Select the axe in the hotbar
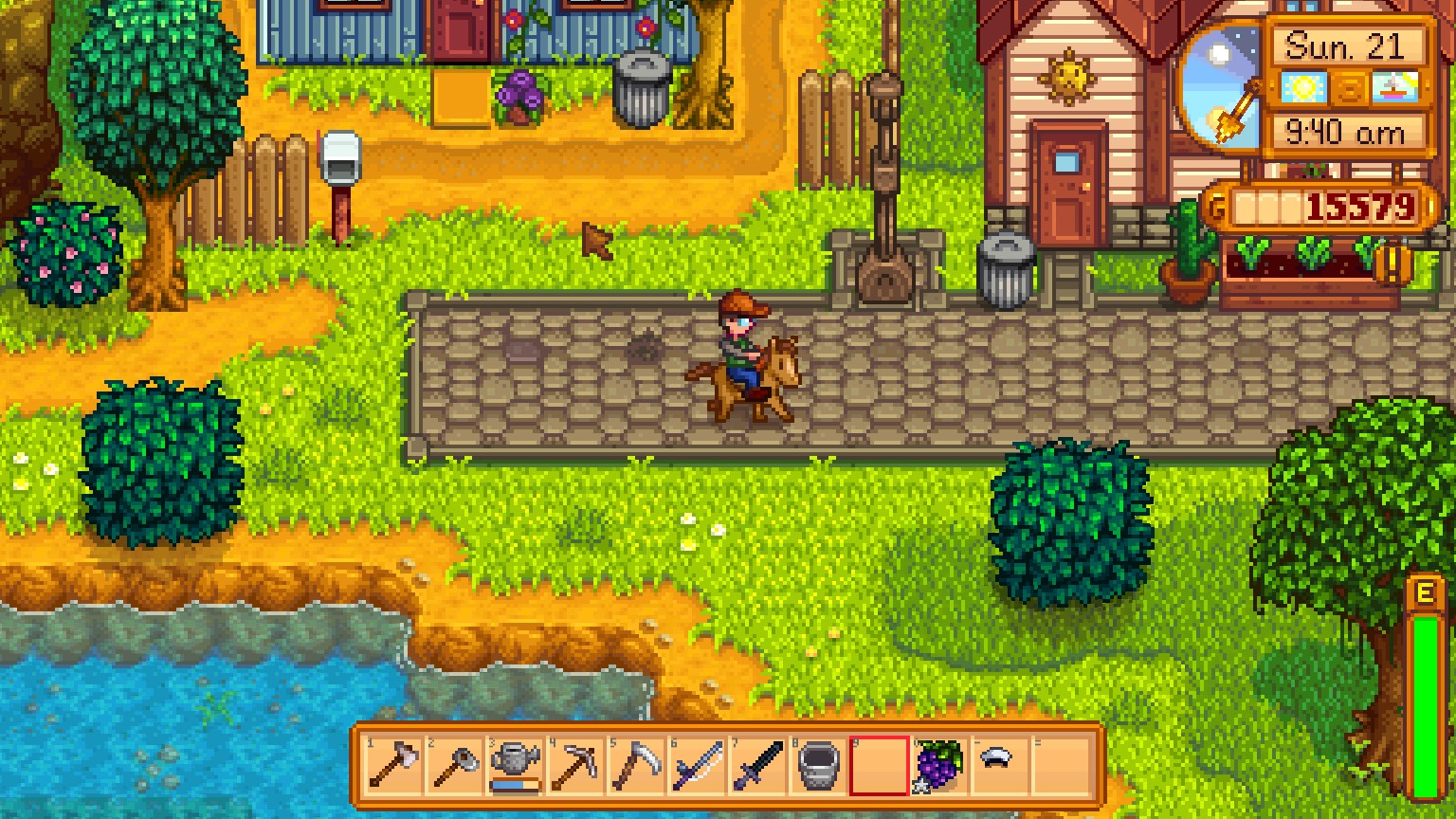Viewport: 1456px width, 819px height. pyautogui.click(x=394, y=766)
